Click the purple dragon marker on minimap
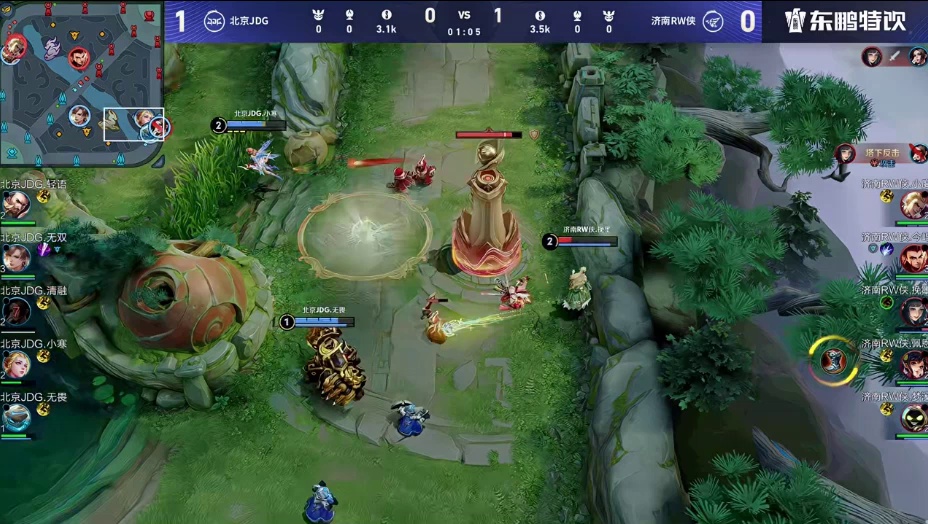The height and width of the screenshot is (524, 928). 51,48
